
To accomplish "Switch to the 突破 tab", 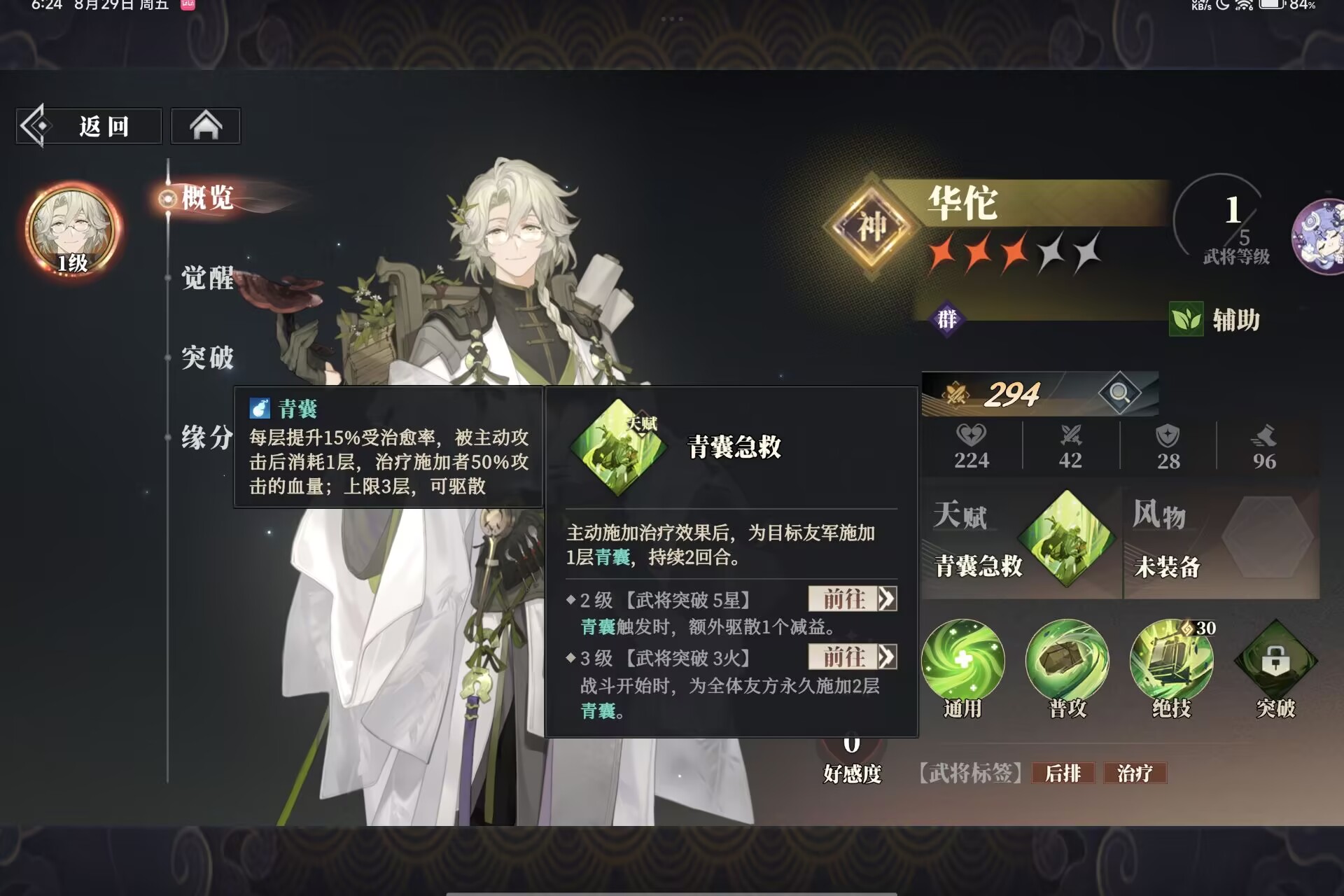I will 206,357.
